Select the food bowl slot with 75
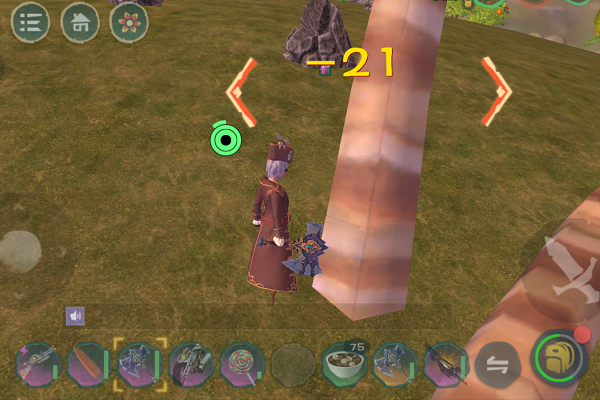 click(x=343, y=362)
